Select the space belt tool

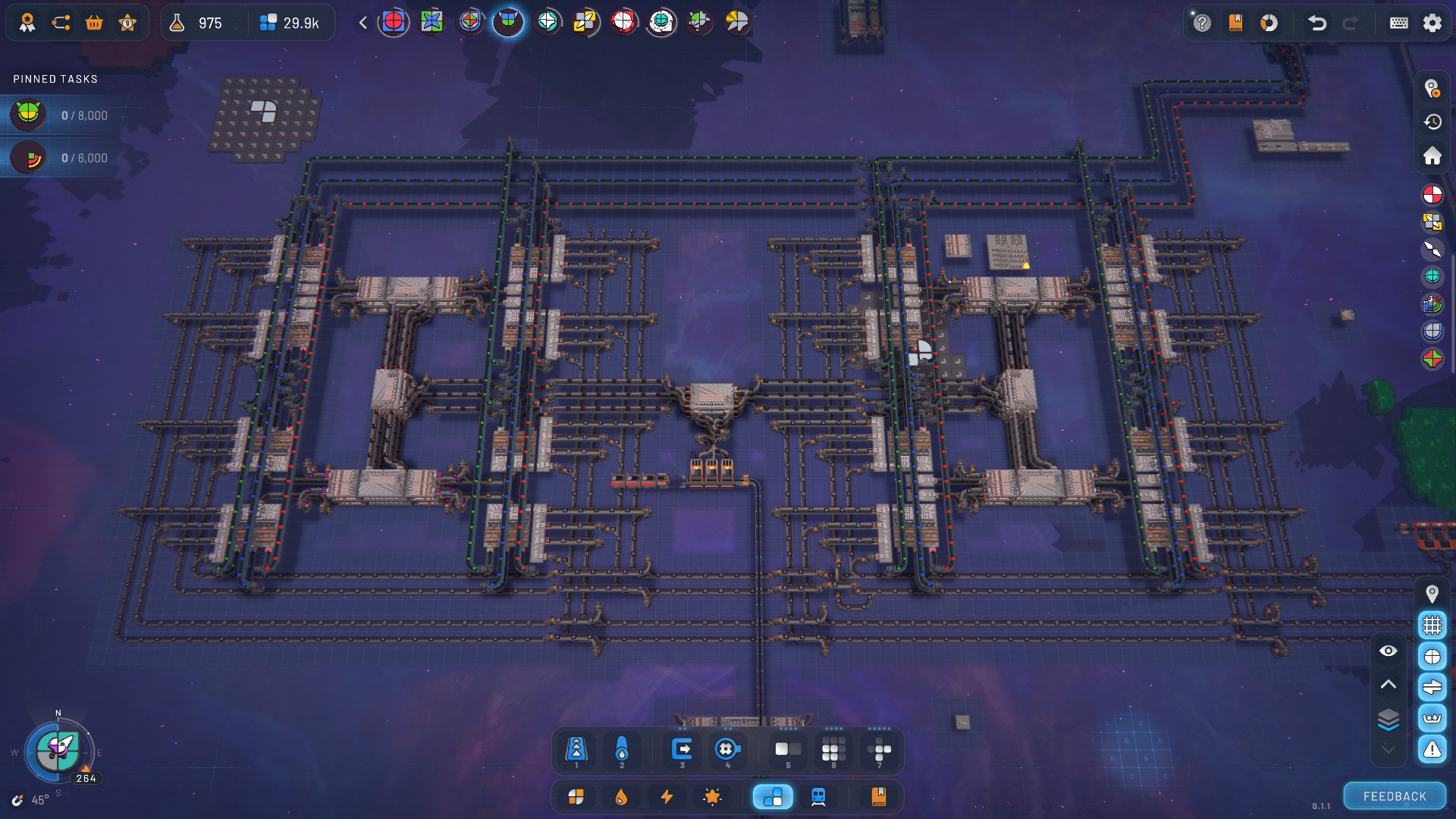coord(576,750)
